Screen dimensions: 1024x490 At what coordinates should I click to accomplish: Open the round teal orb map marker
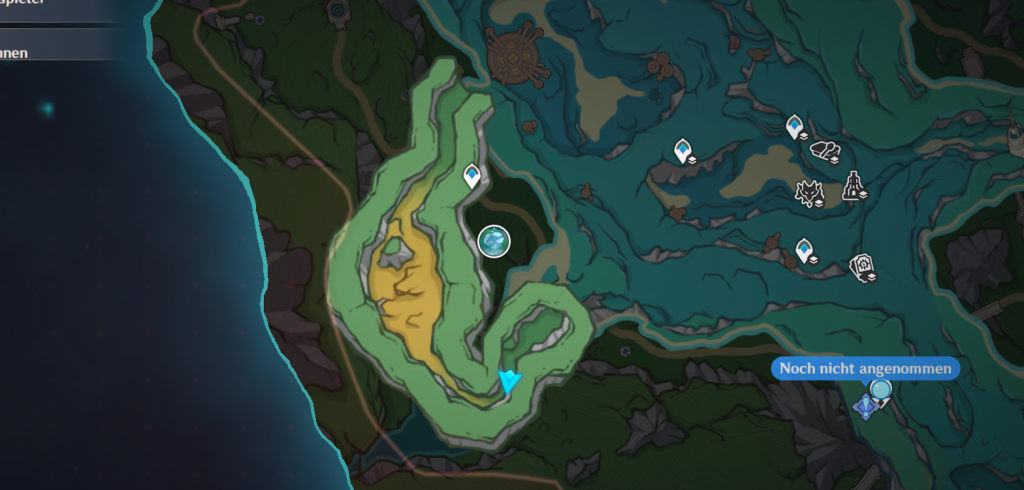coord(494,241)
